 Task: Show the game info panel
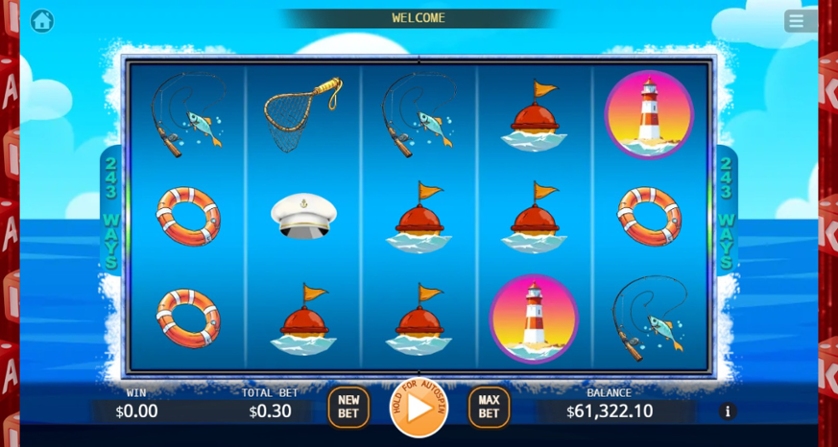tap(727, 411)
